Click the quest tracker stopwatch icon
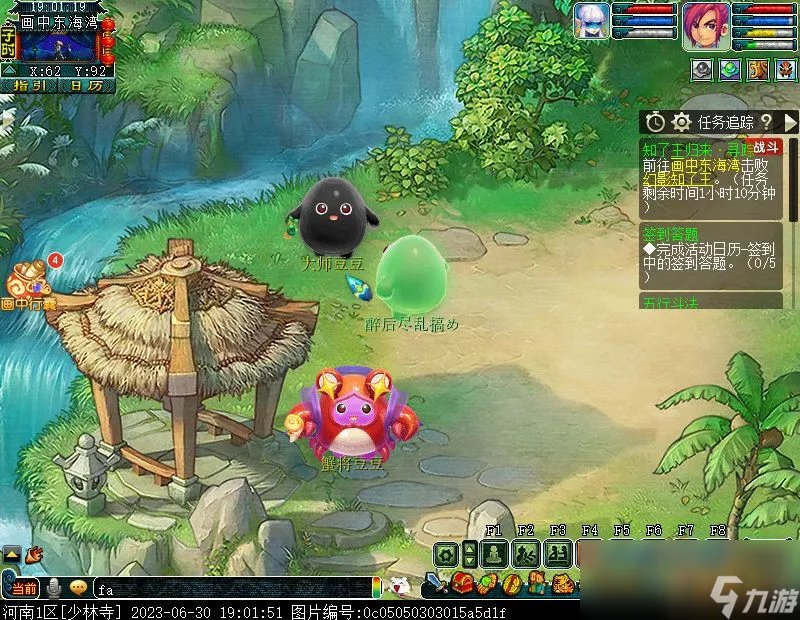 [x=655, y=122]
